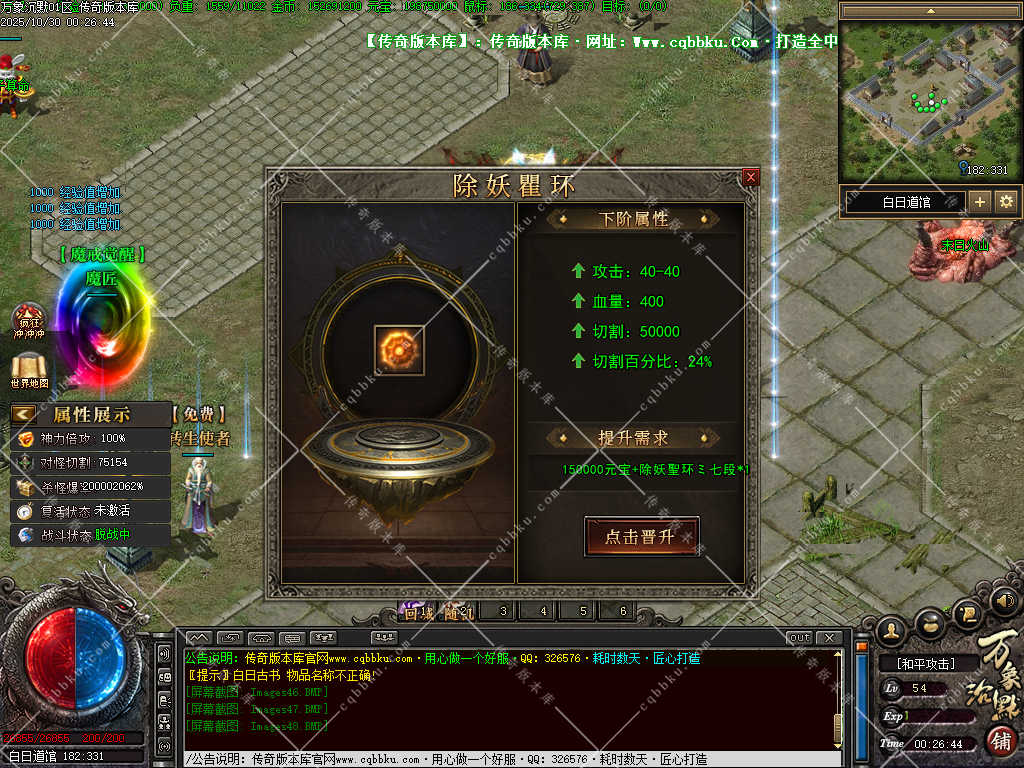Collapse the 属性展示 panel with the arrow
This screenshot has width=1024, height=768.
pyautogui.click(x=24, y=414)
